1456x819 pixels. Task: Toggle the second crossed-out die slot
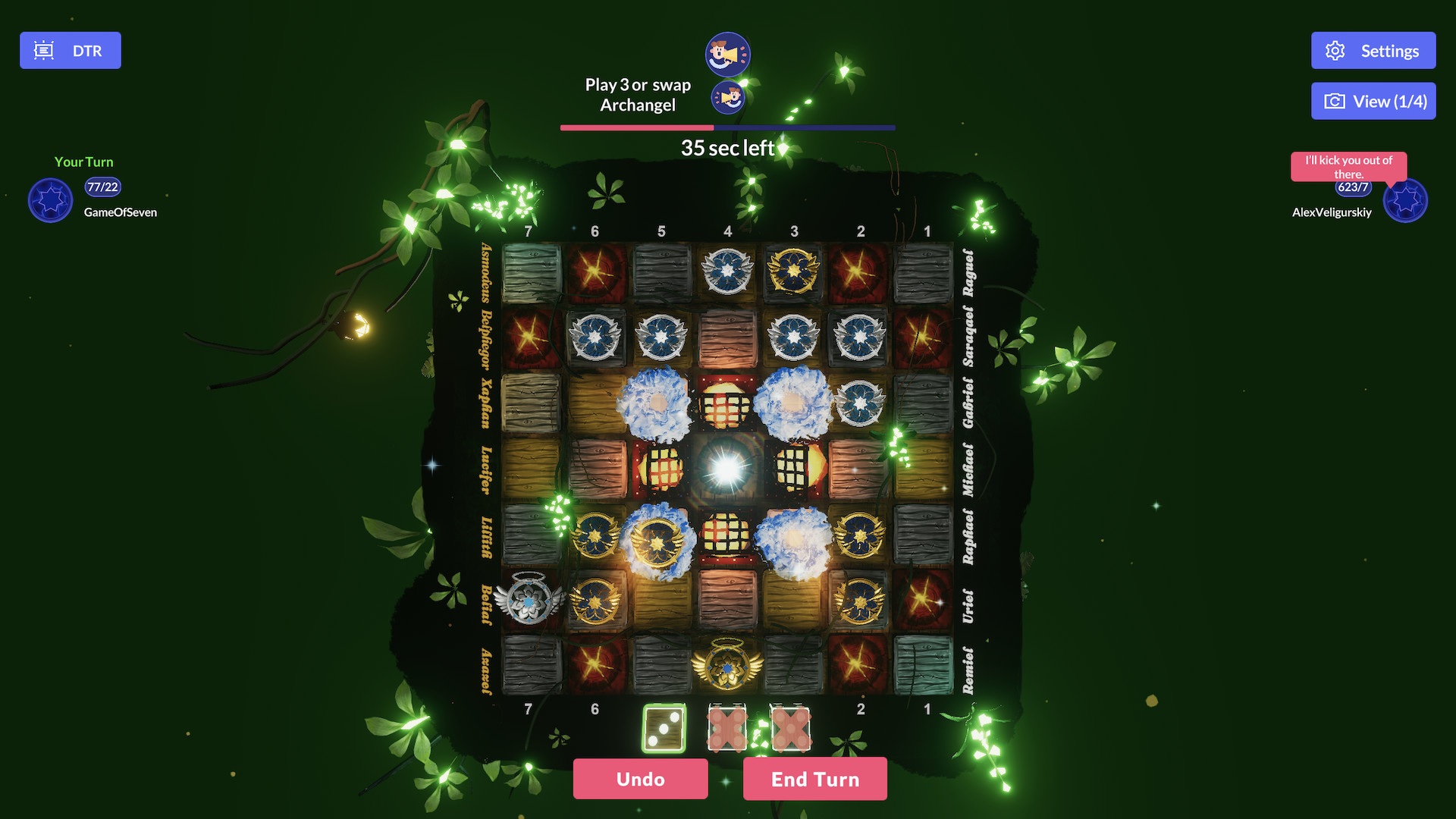tap(792, 729)
